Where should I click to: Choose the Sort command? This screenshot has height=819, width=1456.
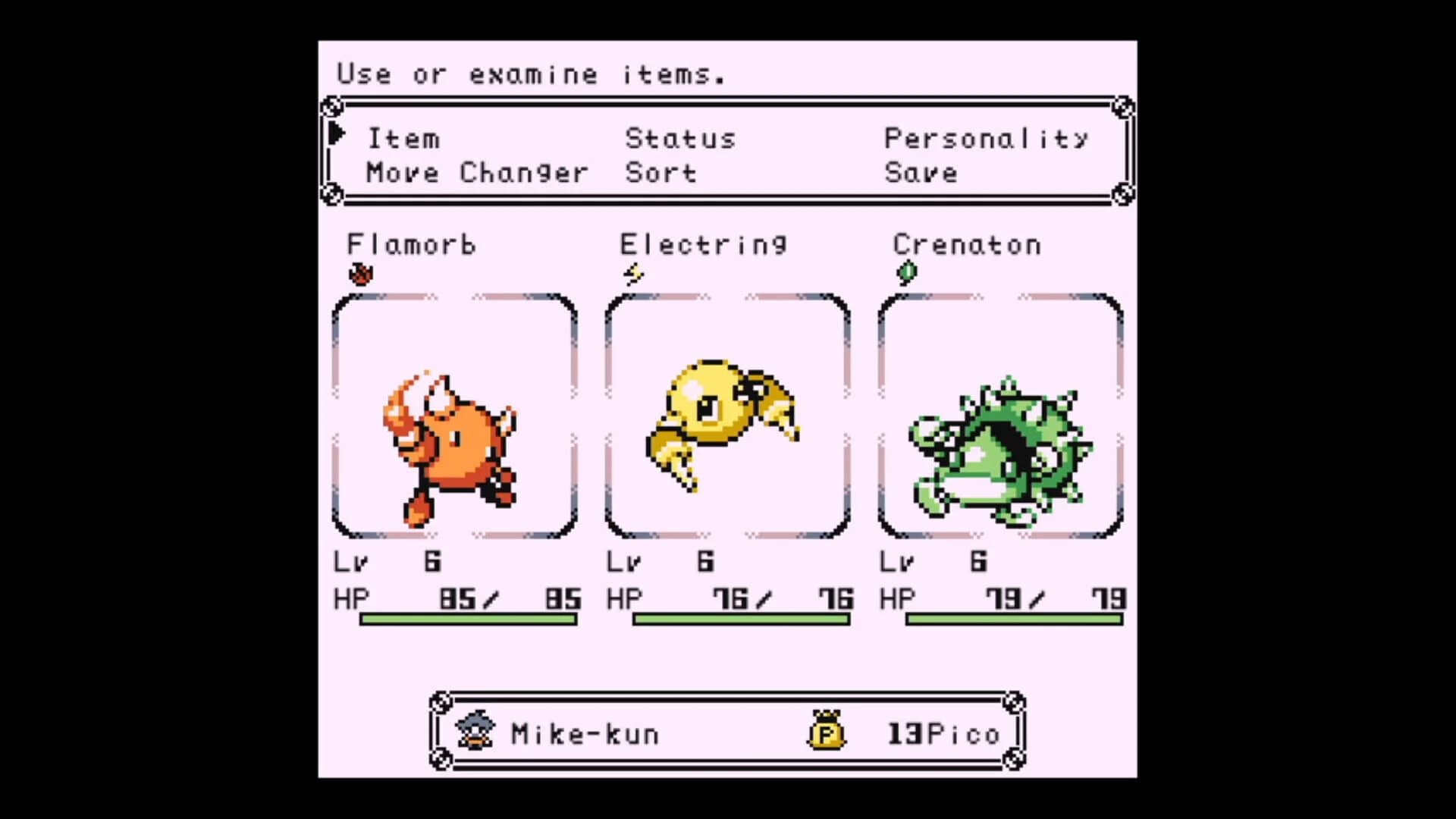click(660, 173)
